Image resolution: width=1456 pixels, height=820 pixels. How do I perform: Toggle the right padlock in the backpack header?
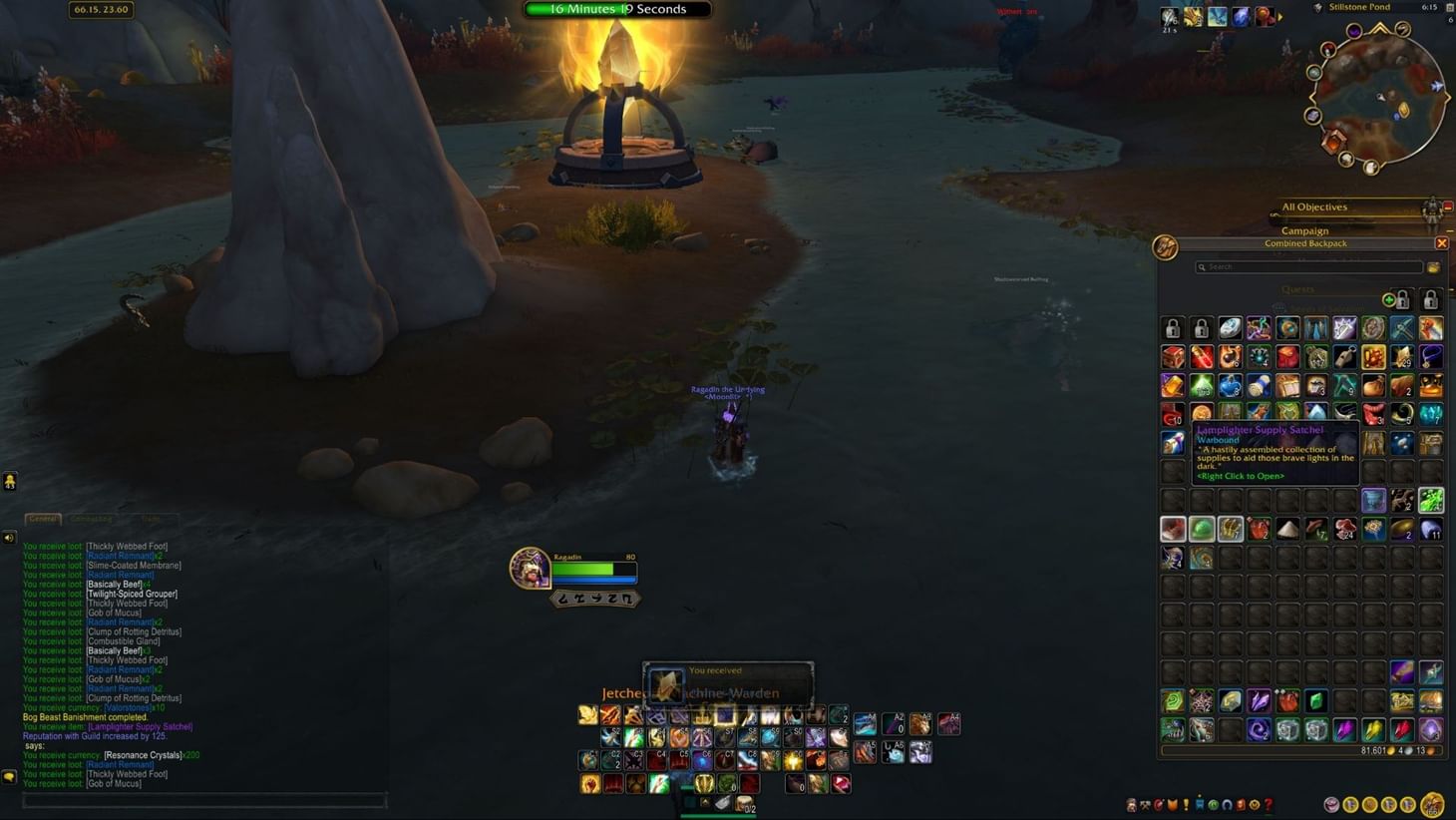point(1430,300)
